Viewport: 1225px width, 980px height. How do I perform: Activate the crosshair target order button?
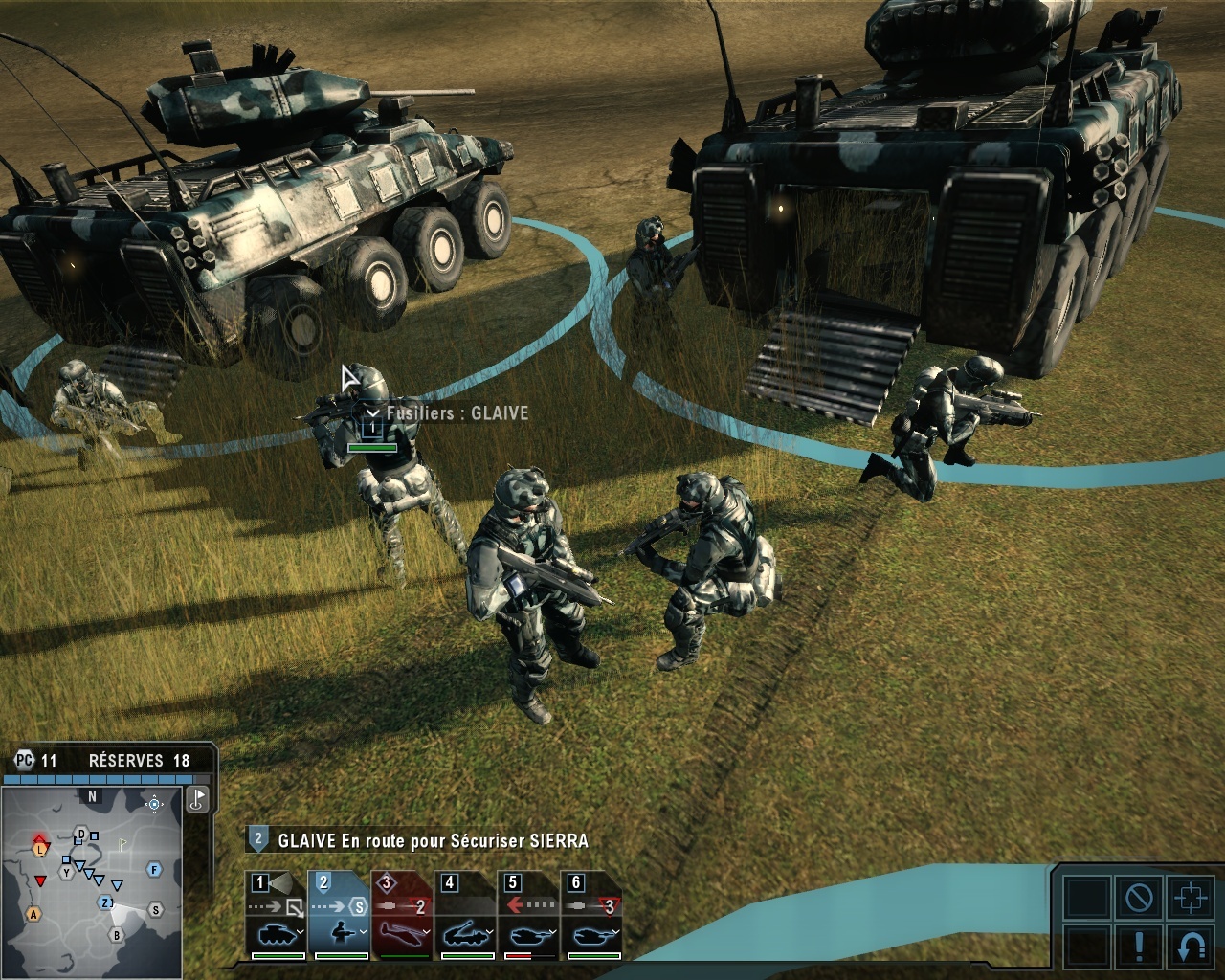pos(1191,898)
